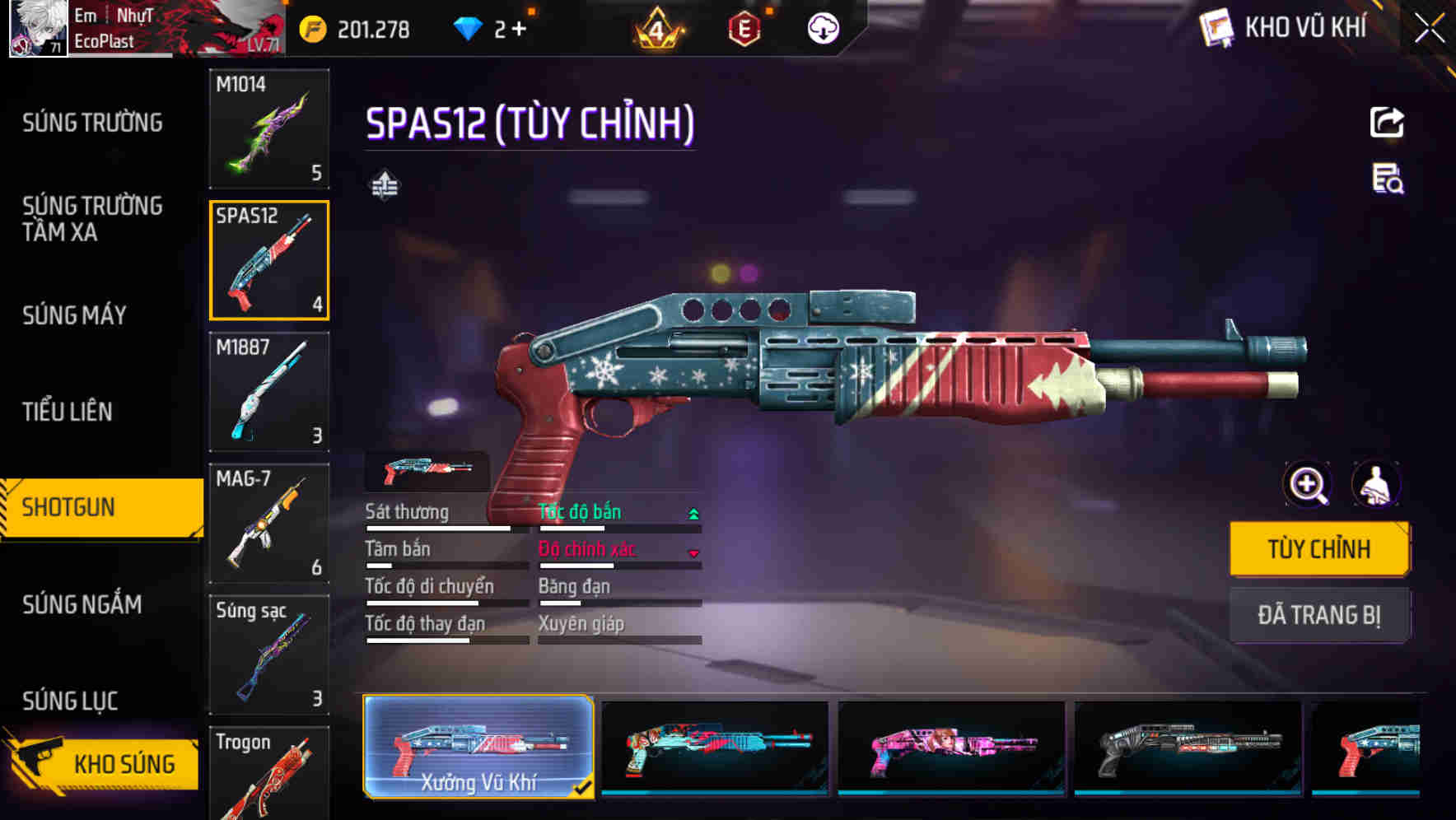The image size is (1456, 820).
Task: Select the pink anime SPAS12 skin
Action: [x=951, y=748]
